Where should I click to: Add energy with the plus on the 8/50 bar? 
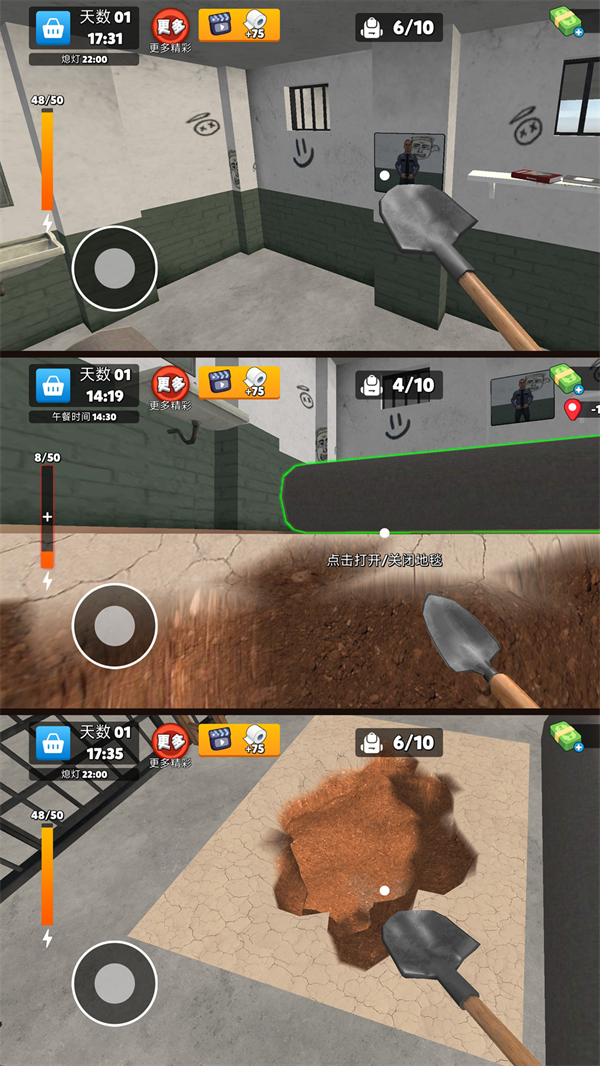tap(46, 517)
